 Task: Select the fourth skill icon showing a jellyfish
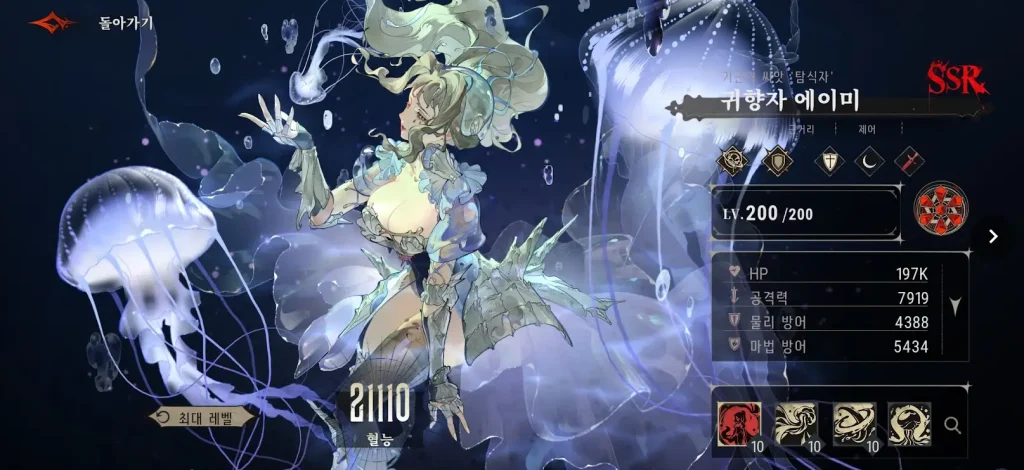909,423
